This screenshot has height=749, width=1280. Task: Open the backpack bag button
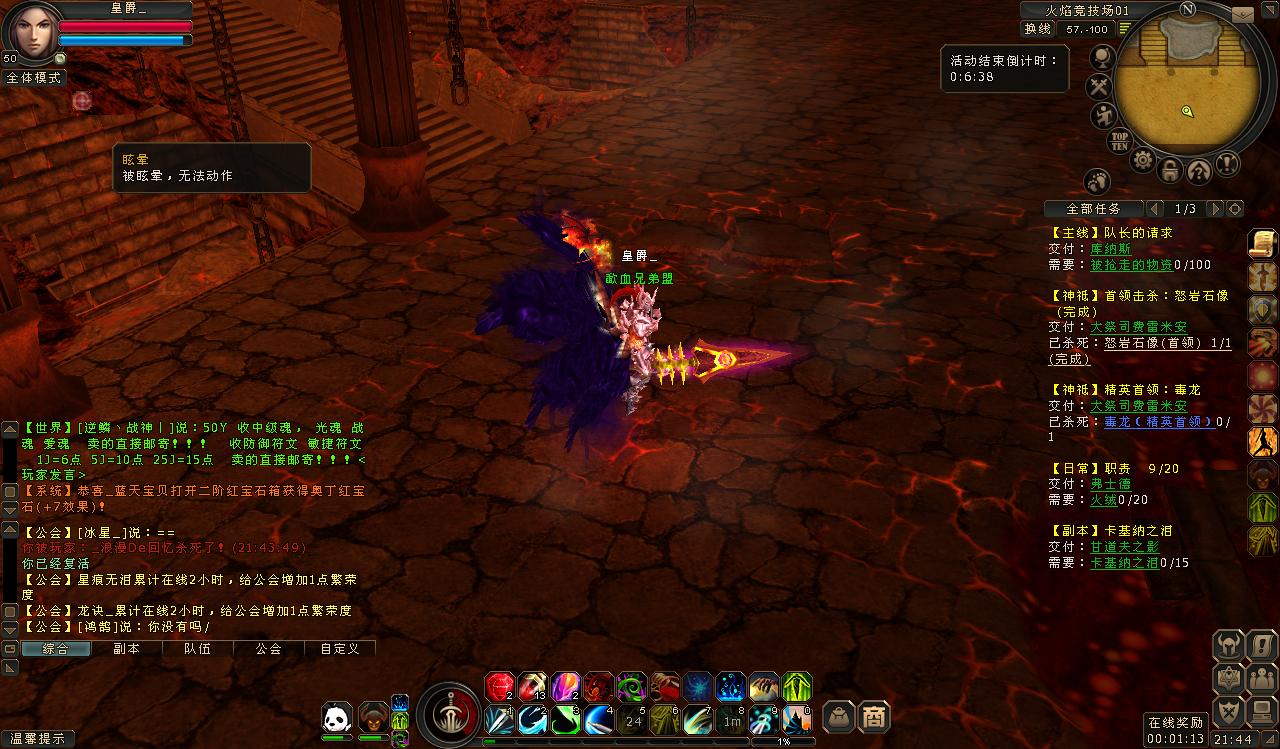coord(838,716)
